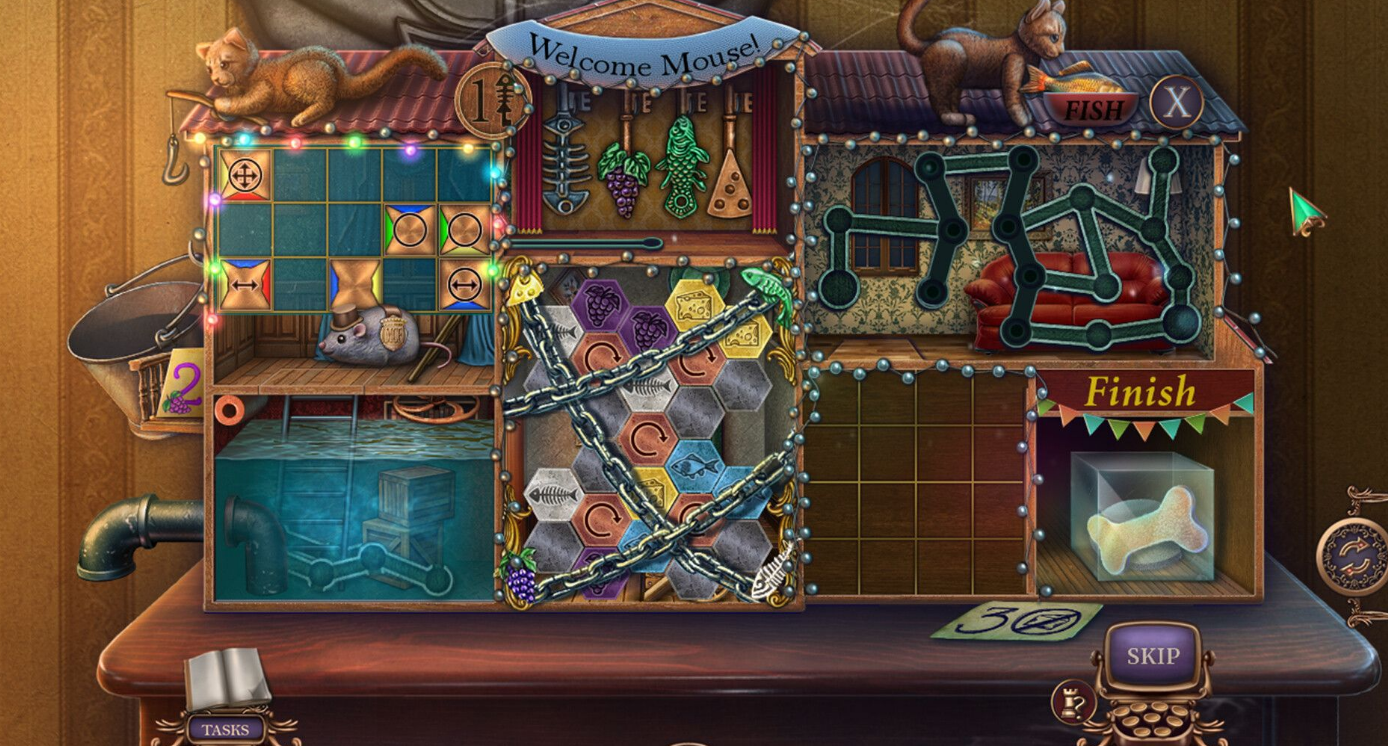Select the four-way arrows tile
The width and height of the screenshot is (1388, 746).
[242, 176]
